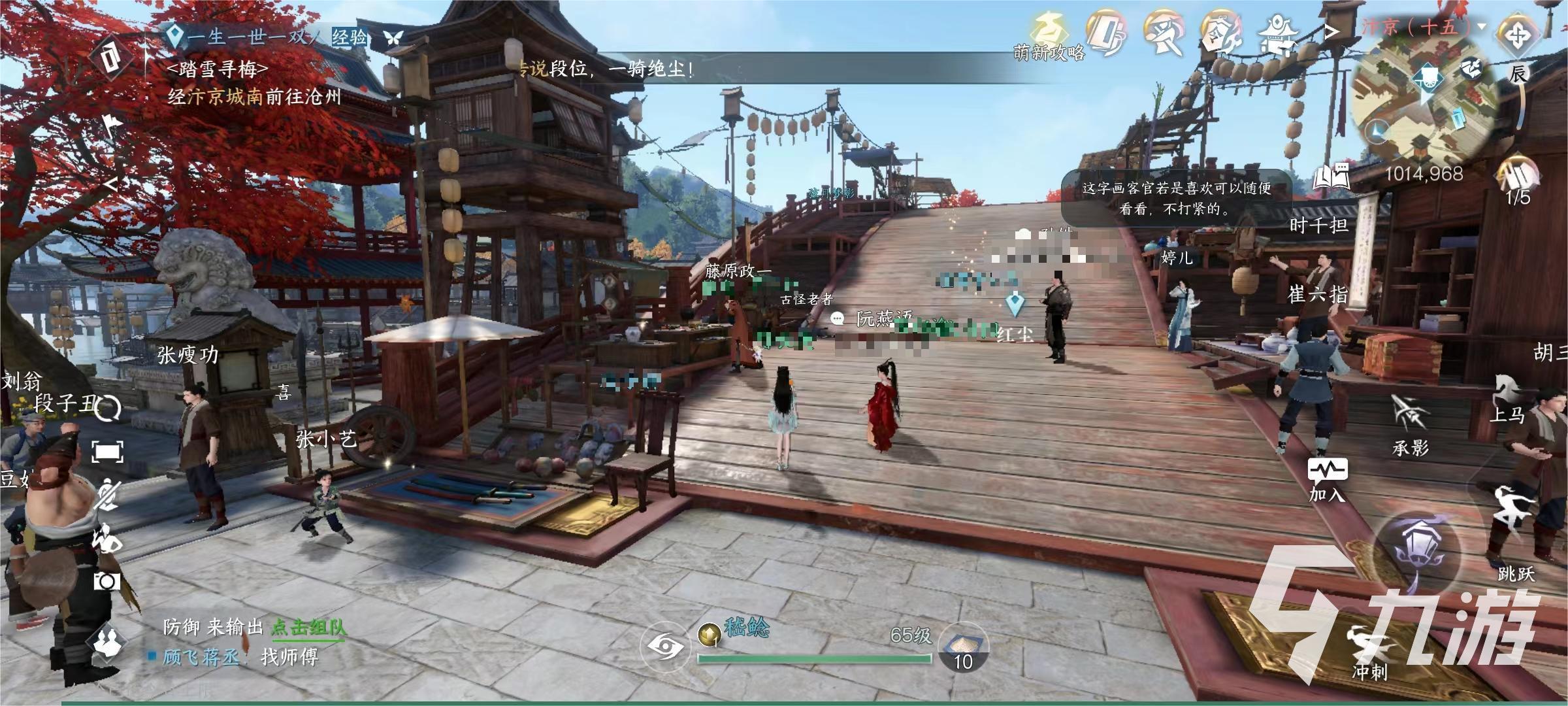
Task: Open the 萌新攻略 beginner guide
Action: pos(1049,37)
